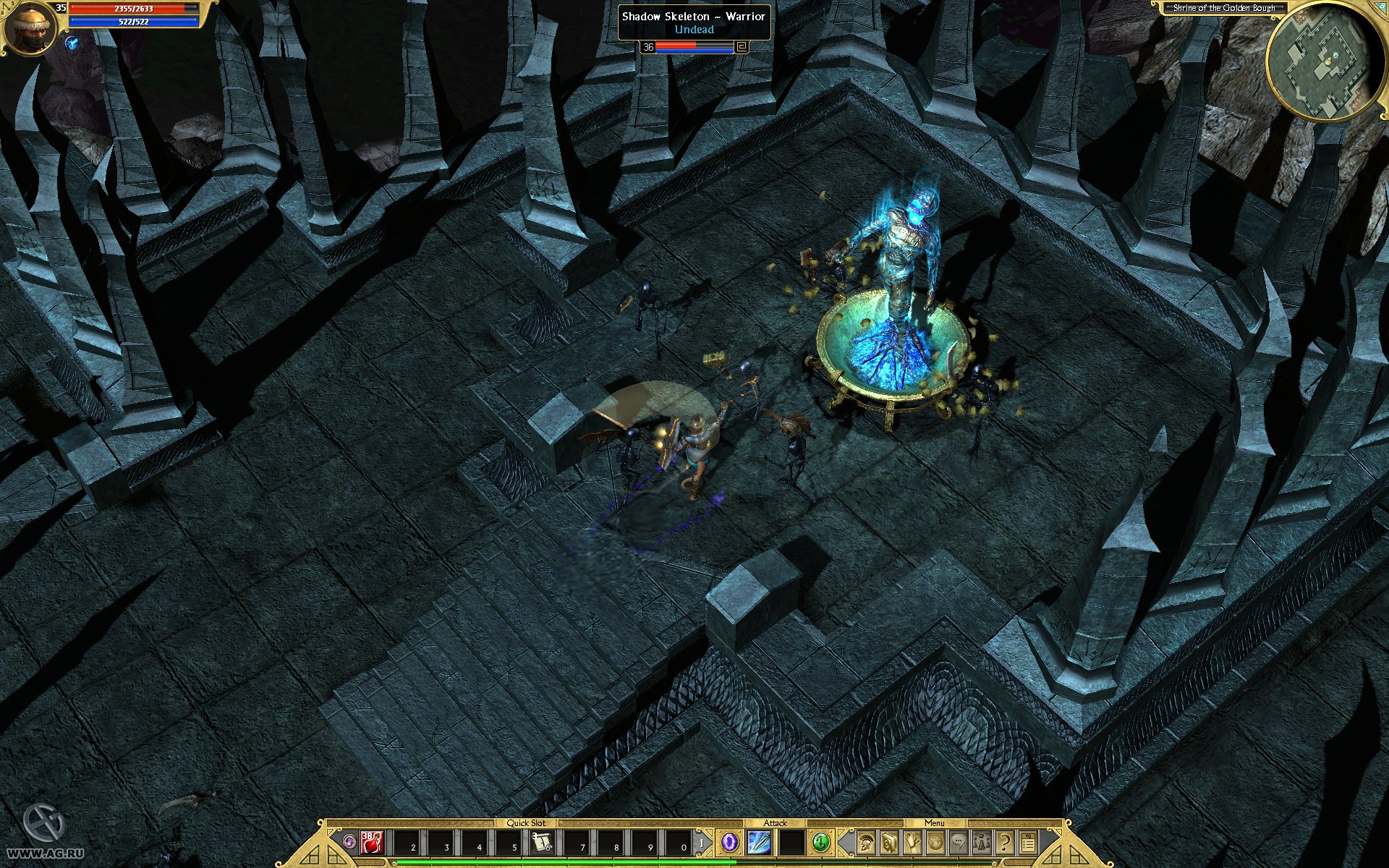
Task: Open the world map globe icon
Action: (x=935, y=843)
